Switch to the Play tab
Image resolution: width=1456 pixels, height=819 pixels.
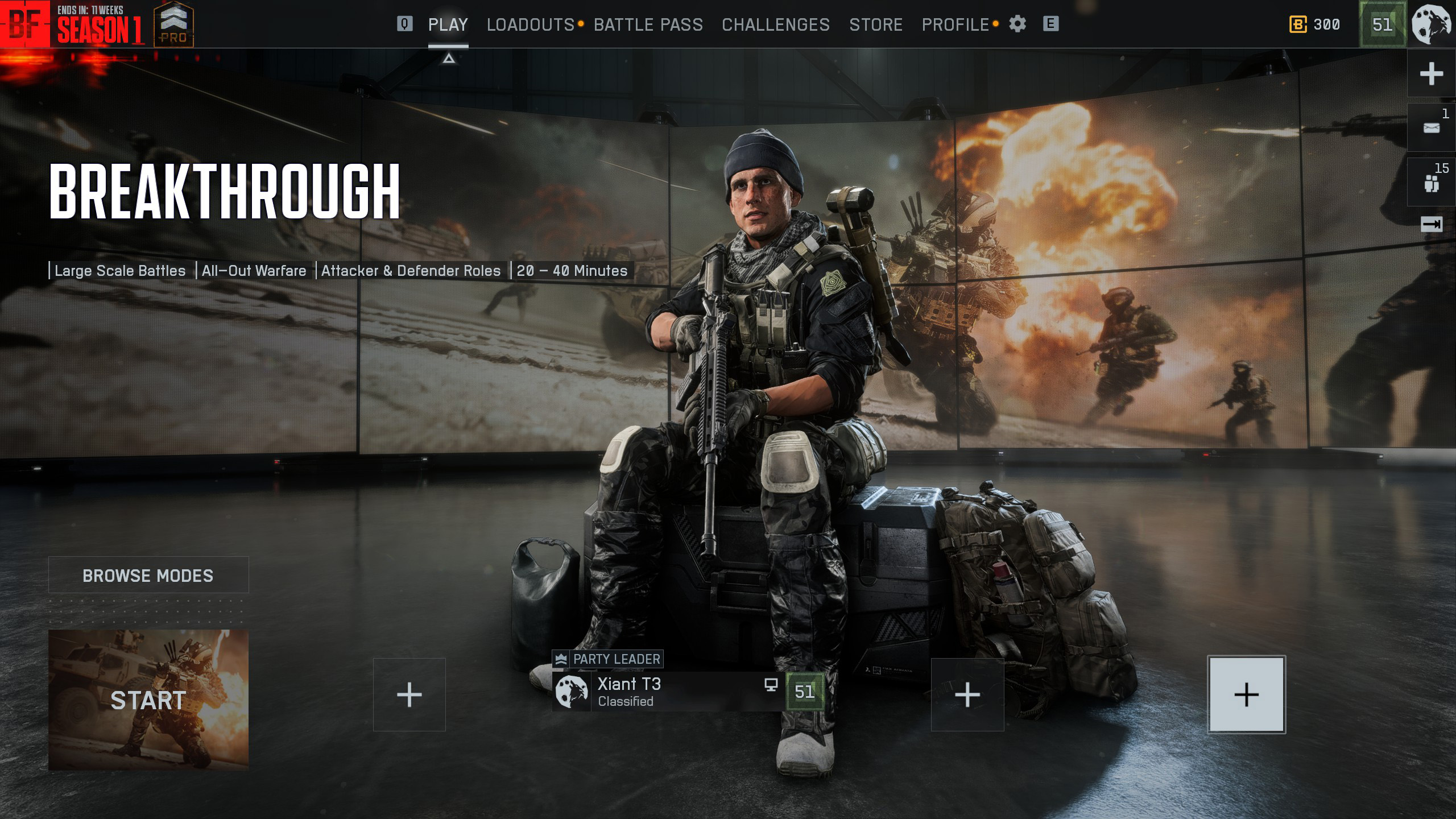click(x=448, y=25)
